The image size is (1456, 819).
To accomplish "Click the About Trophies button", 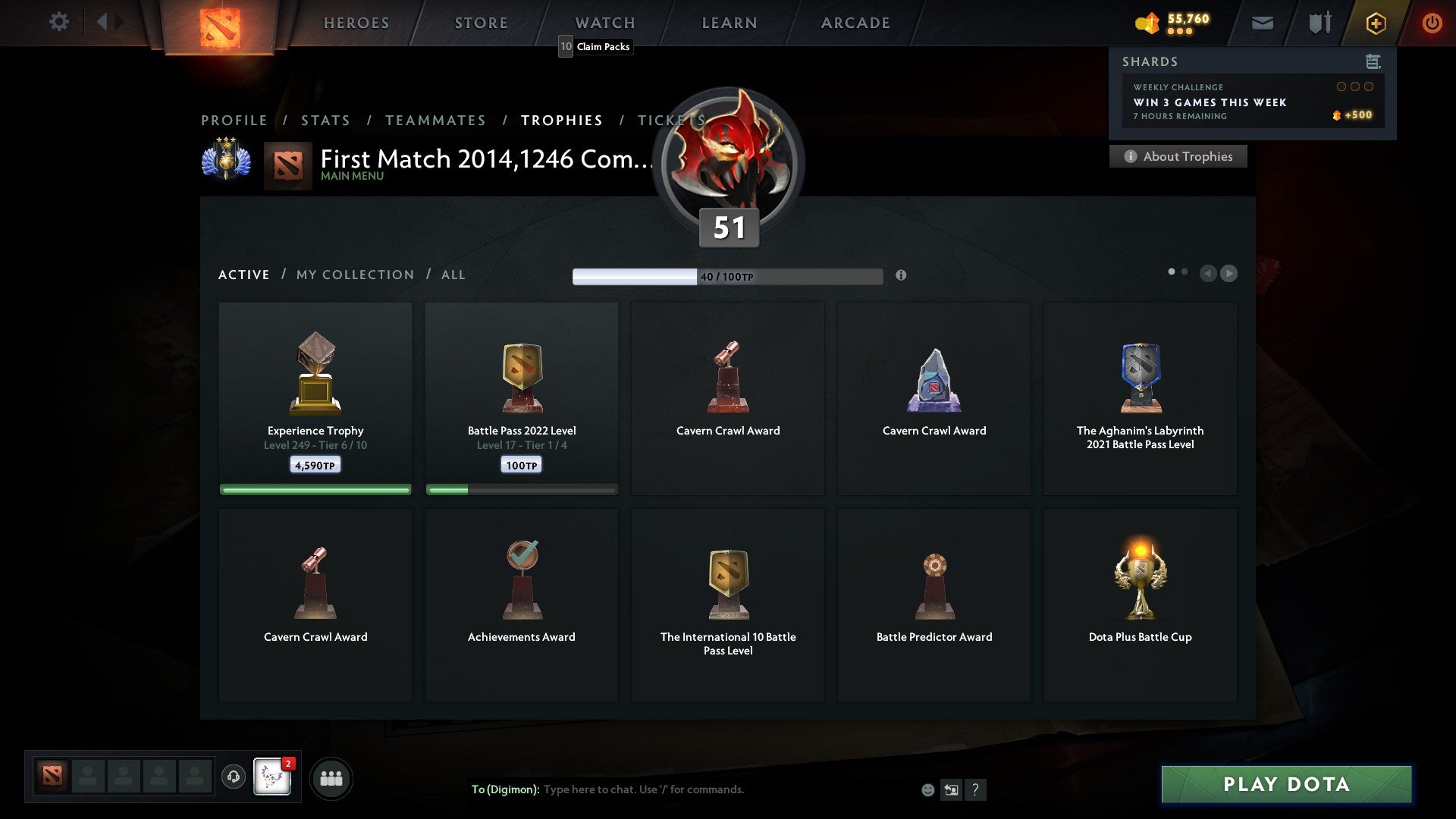I will [1178, 156].
